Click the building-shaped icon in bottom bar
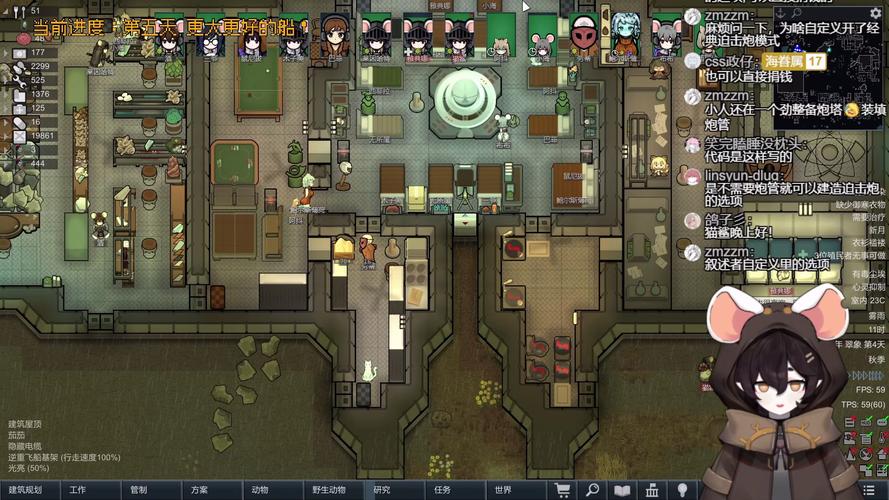889x500 pixels. point(652,490)
